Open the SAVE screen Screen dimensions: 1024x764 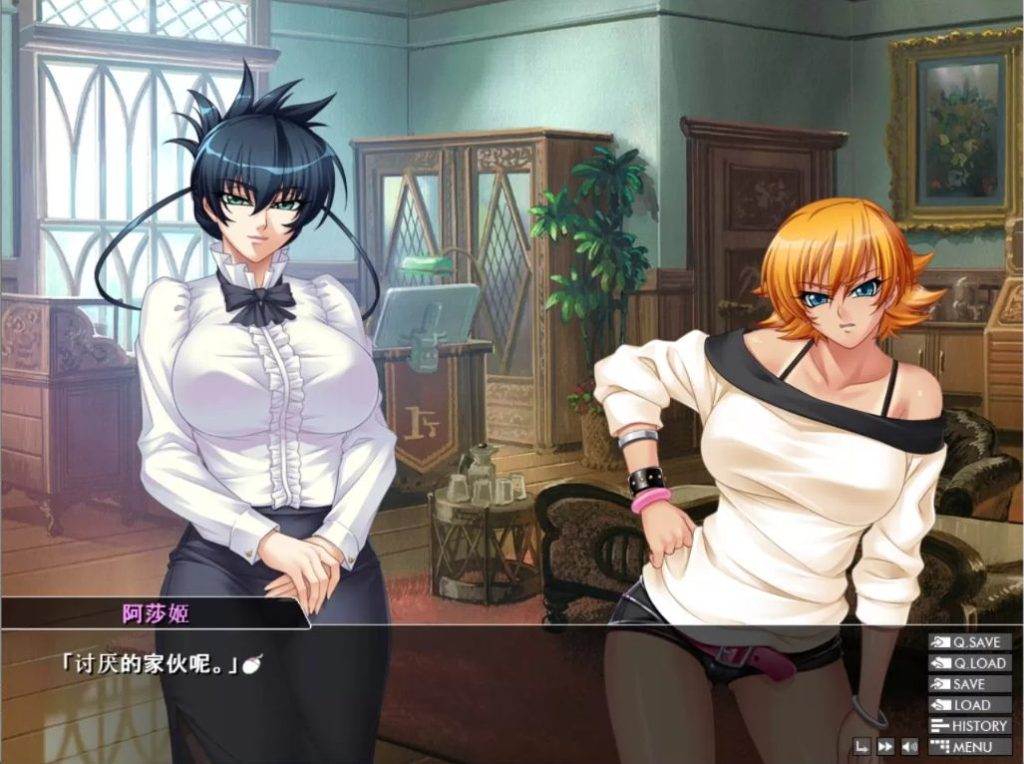[969, 684]
